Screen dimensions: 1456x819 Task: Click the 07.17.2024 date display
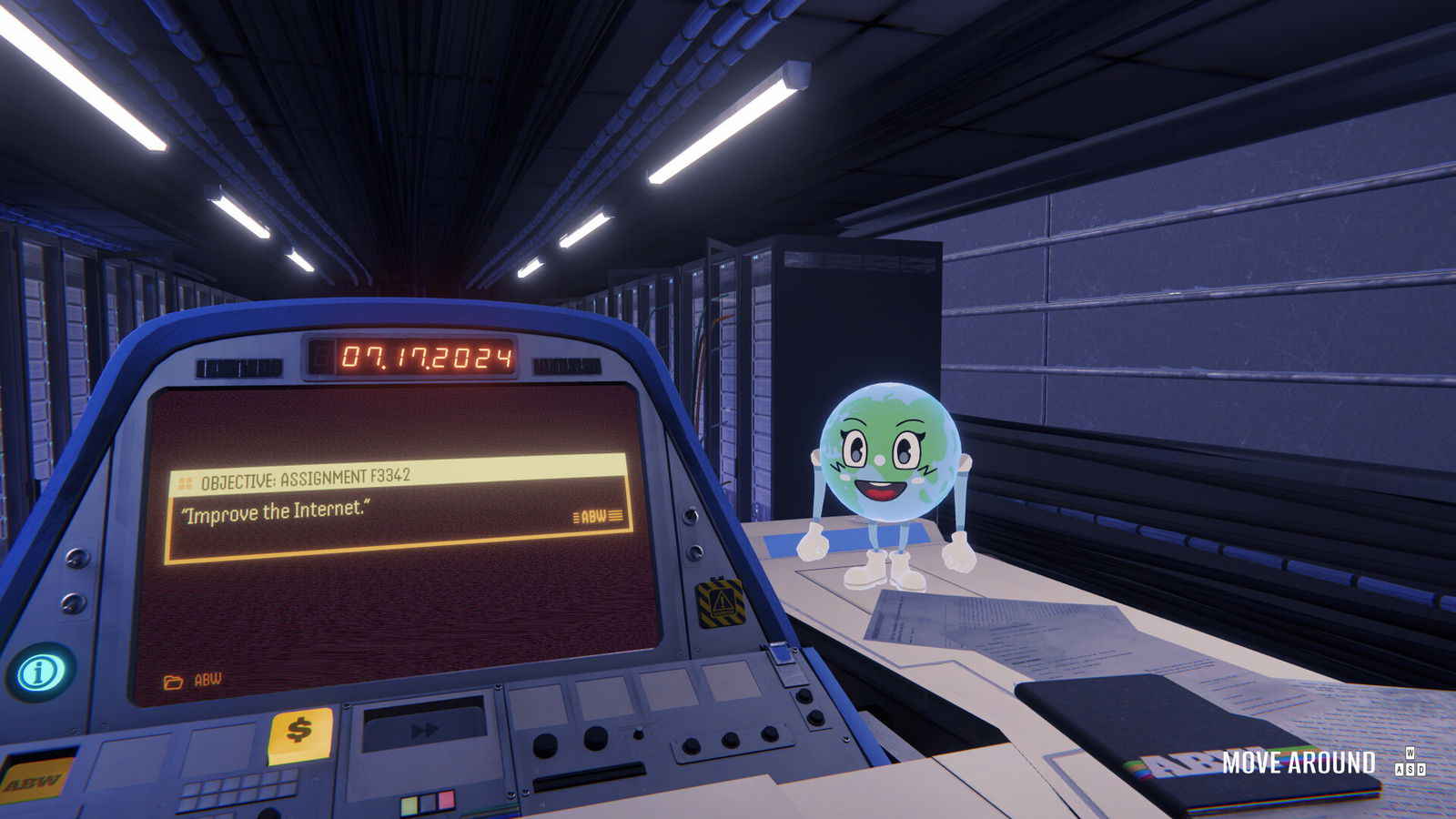coord(428,355)
